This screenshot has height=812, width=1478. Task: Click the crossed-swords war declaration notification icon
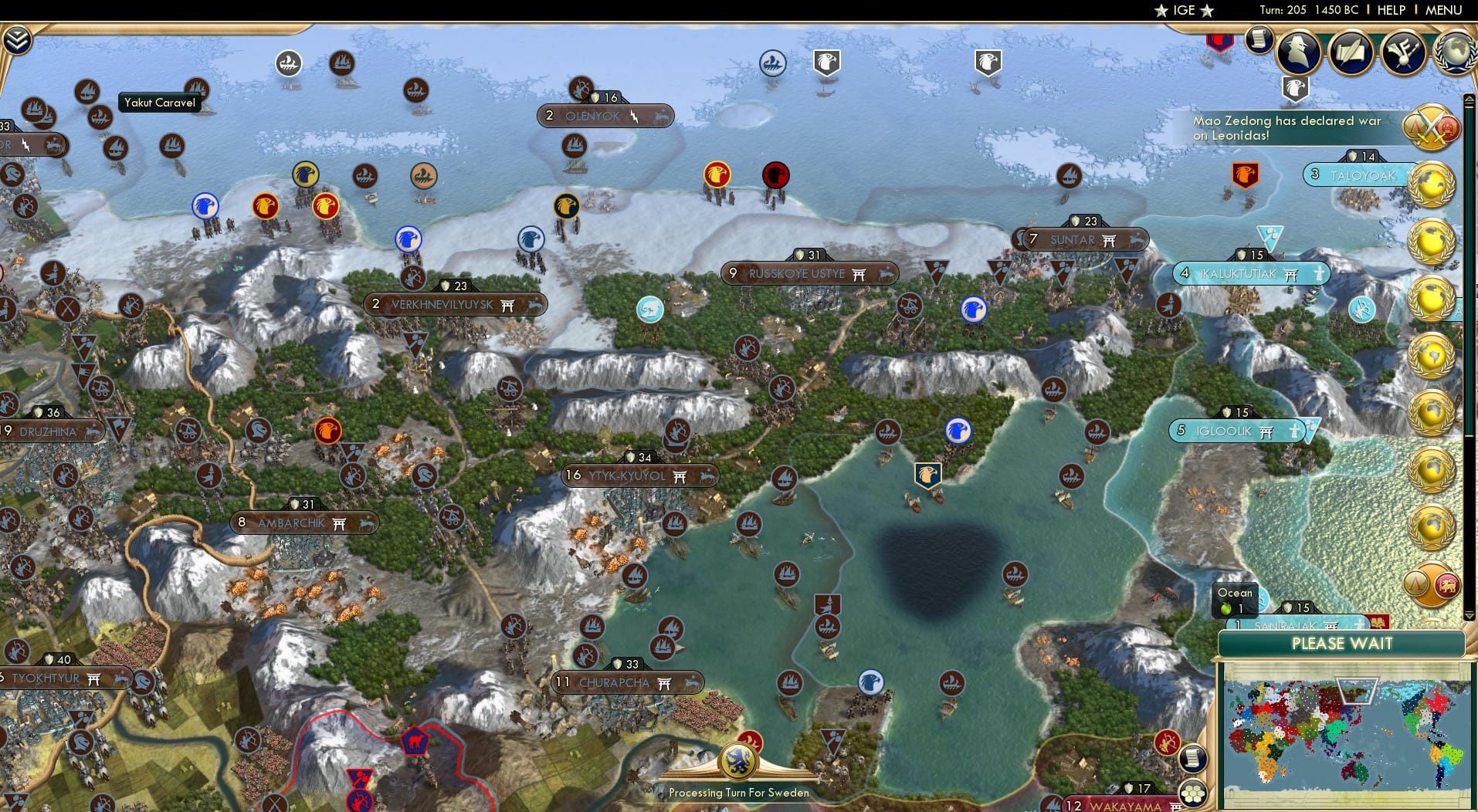[1430, 127]
